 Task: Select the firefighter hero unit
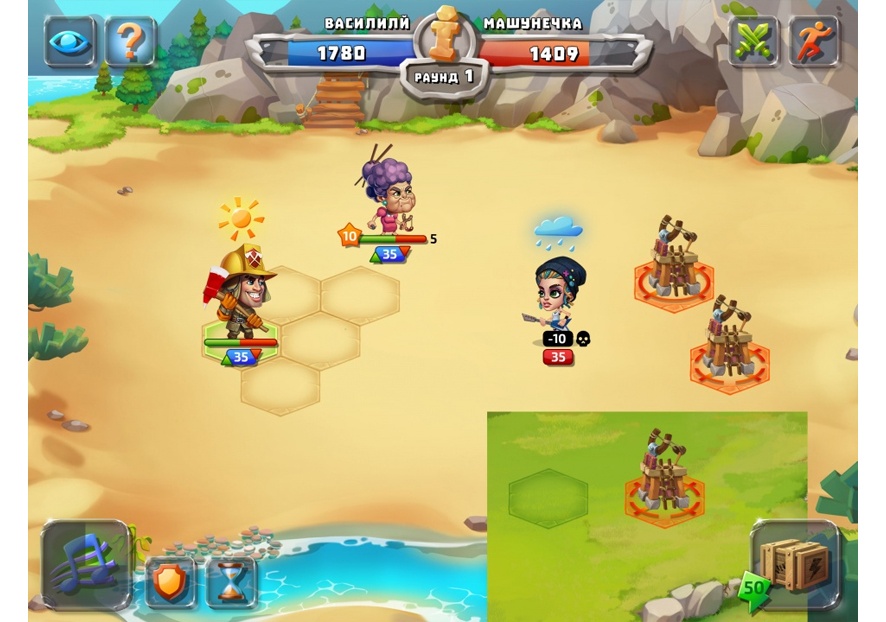point(241,295)
